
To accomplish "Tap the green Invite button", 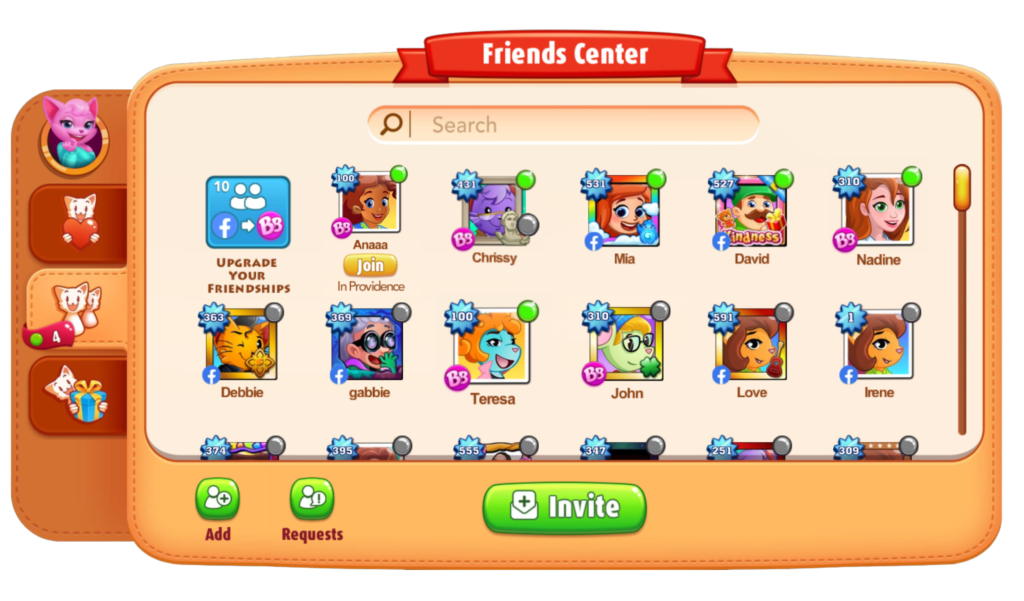I will (x=564, y=507).
